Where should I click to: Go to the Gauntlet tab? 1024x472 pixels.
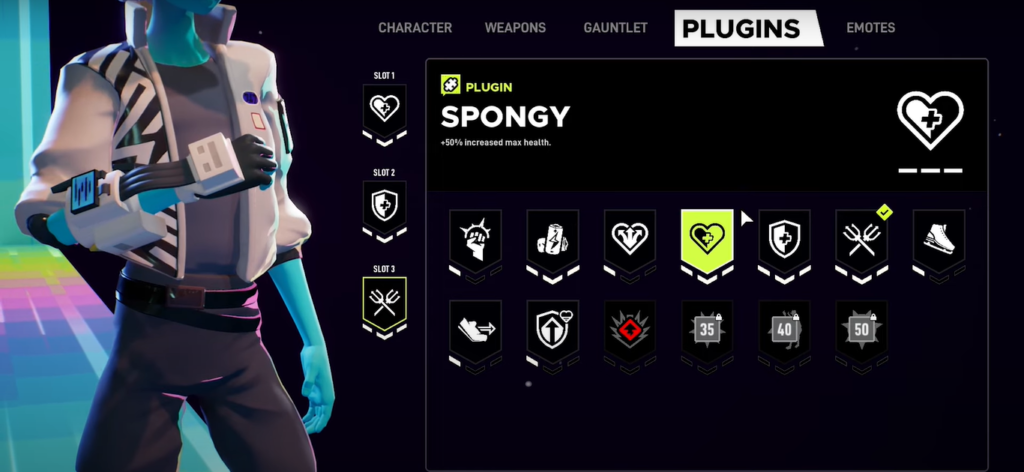point(616,28)
